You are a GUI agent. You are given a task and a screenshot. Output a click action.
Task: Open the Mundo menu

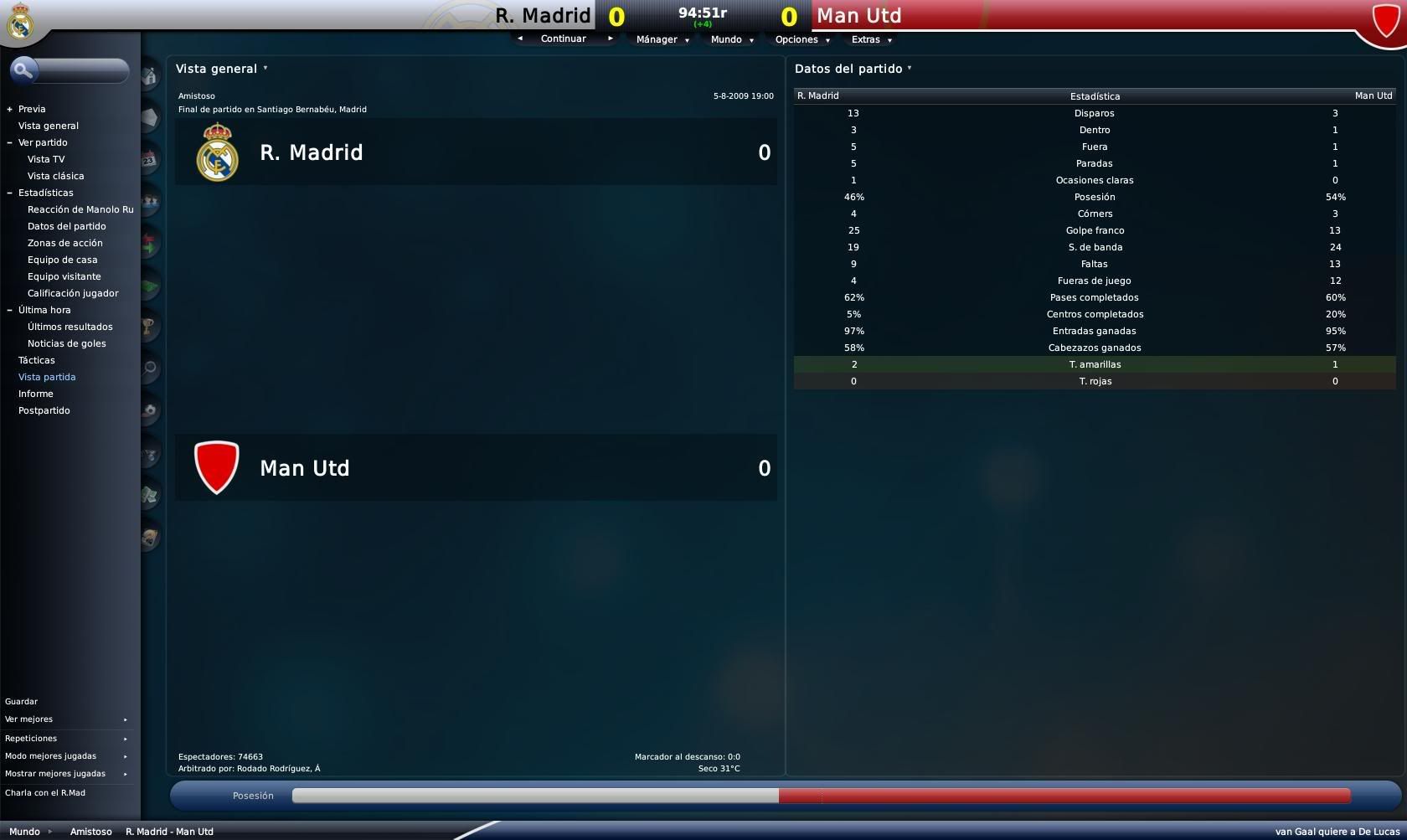[x=731, y=39]
